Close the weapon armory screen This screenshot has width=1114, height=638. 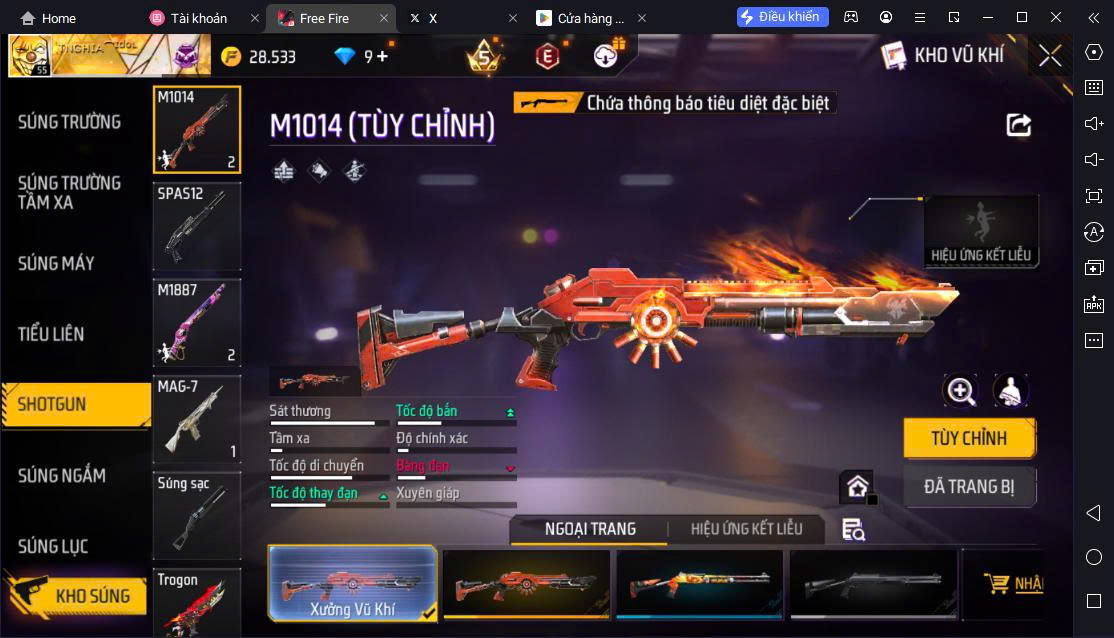click(x=1049, y=56)
